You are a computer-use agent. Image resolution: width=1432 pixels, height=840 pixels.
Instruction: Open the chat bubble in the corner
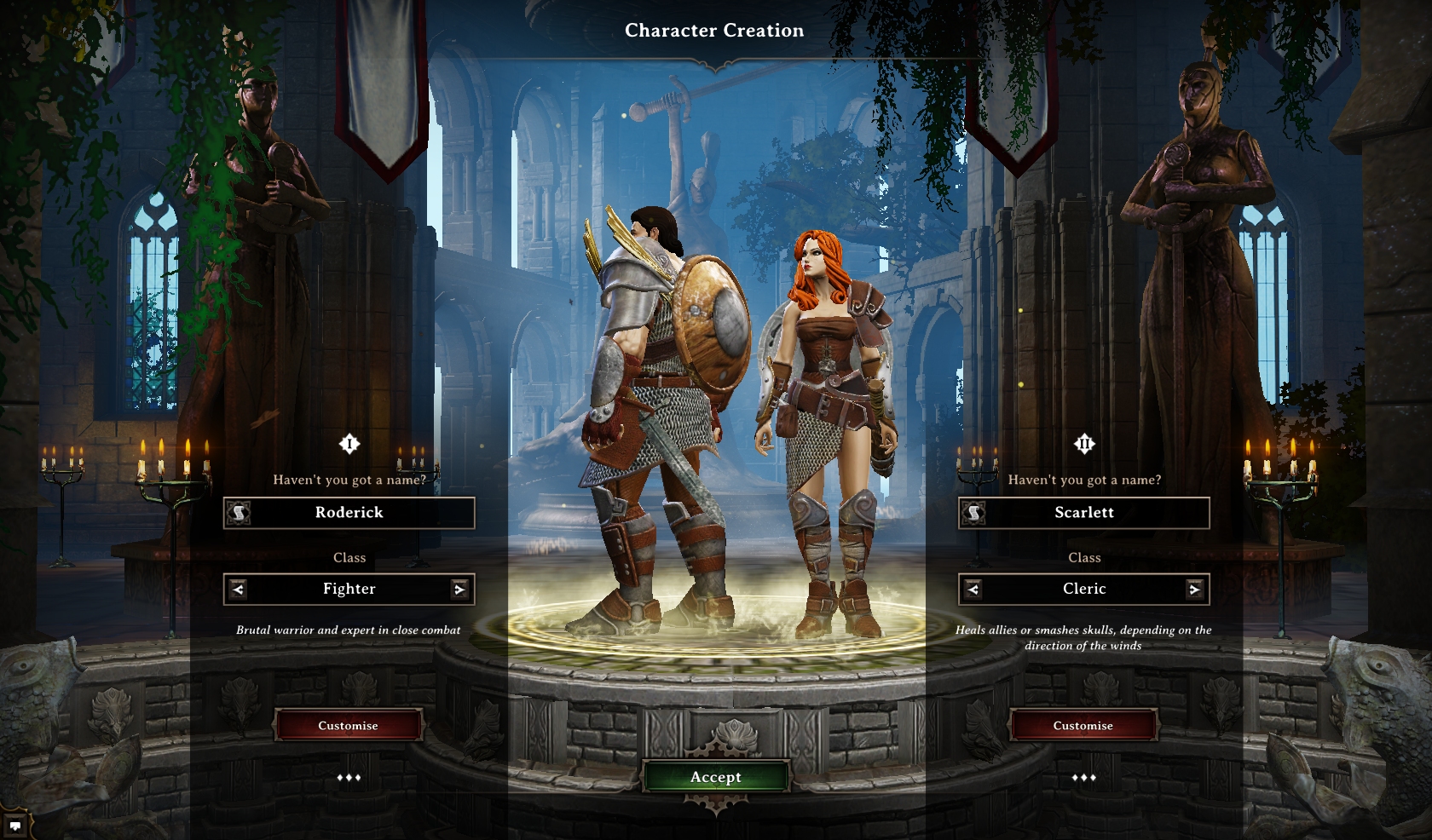click(x=15, y=826)
